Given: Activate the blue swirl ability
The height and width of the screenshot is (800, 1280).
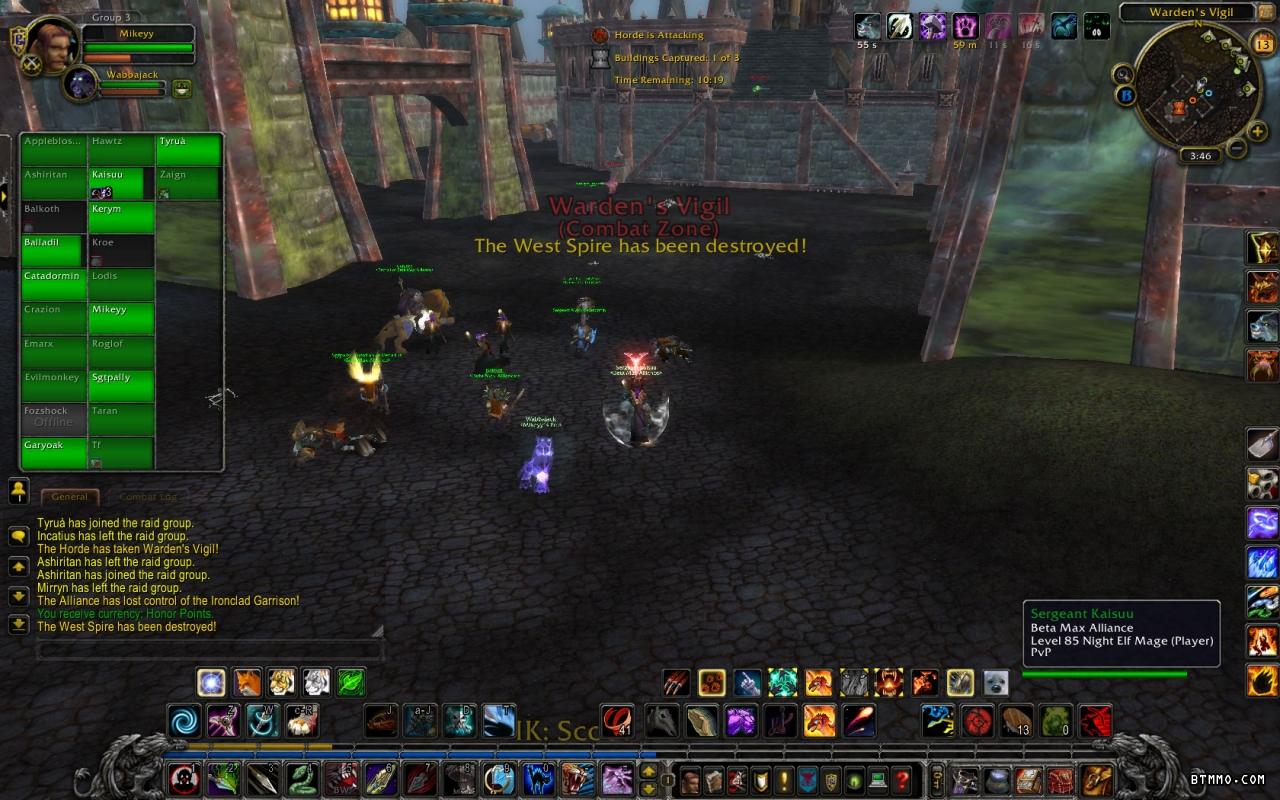Looking at the screenshot, I should (x=184, y=720).
